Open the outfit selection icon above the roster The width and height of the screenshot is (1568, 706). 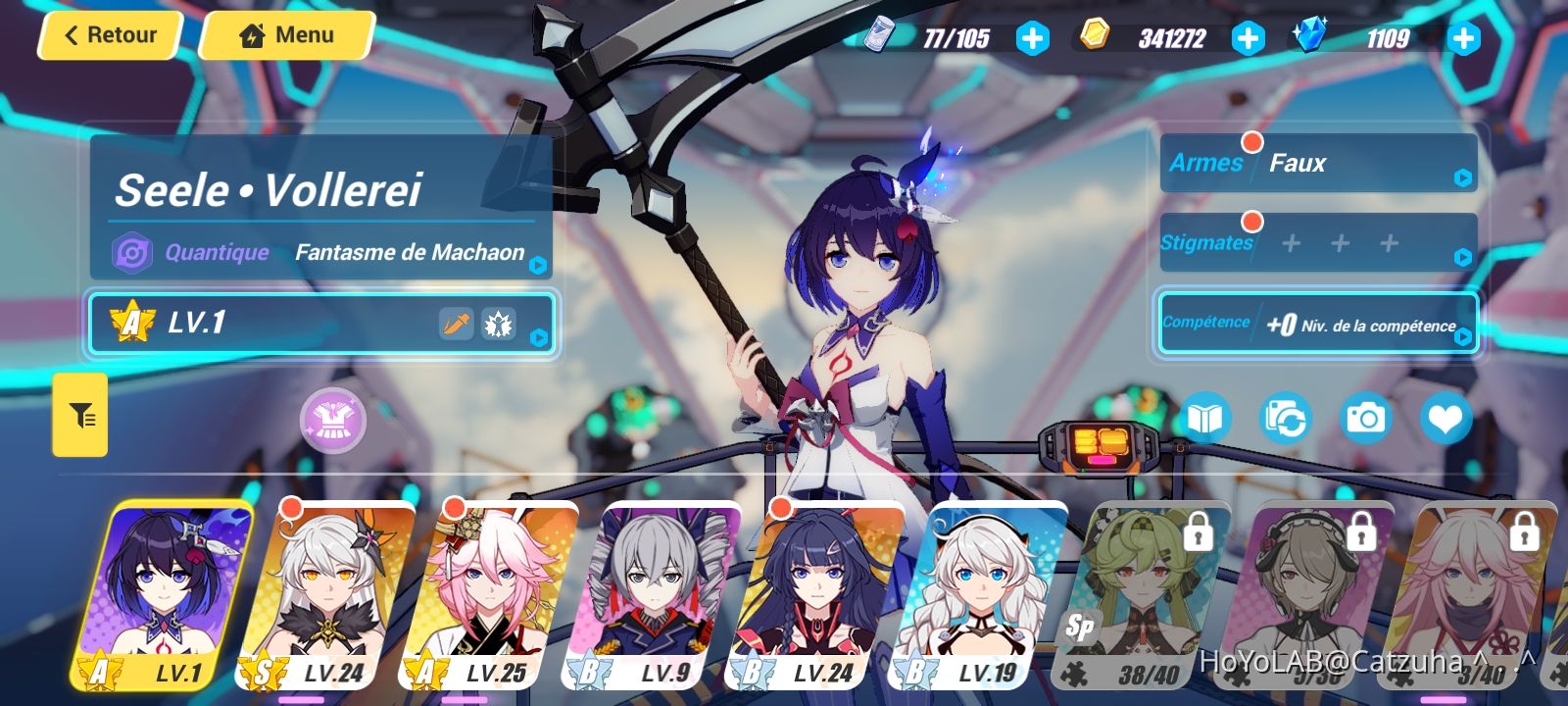334,420
